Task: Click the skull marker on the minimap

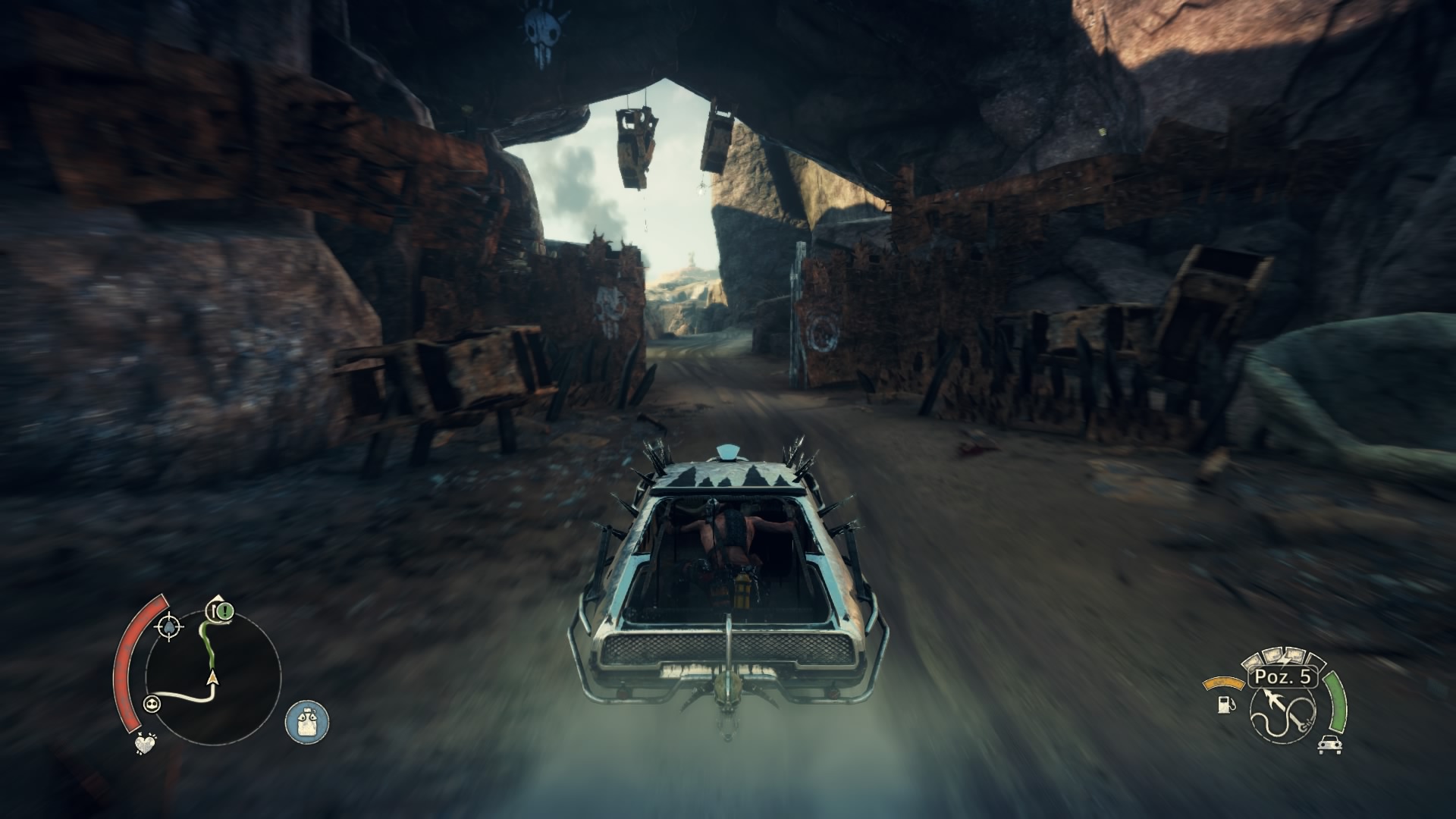Action: pyautogui.click(x=153, y=704)
